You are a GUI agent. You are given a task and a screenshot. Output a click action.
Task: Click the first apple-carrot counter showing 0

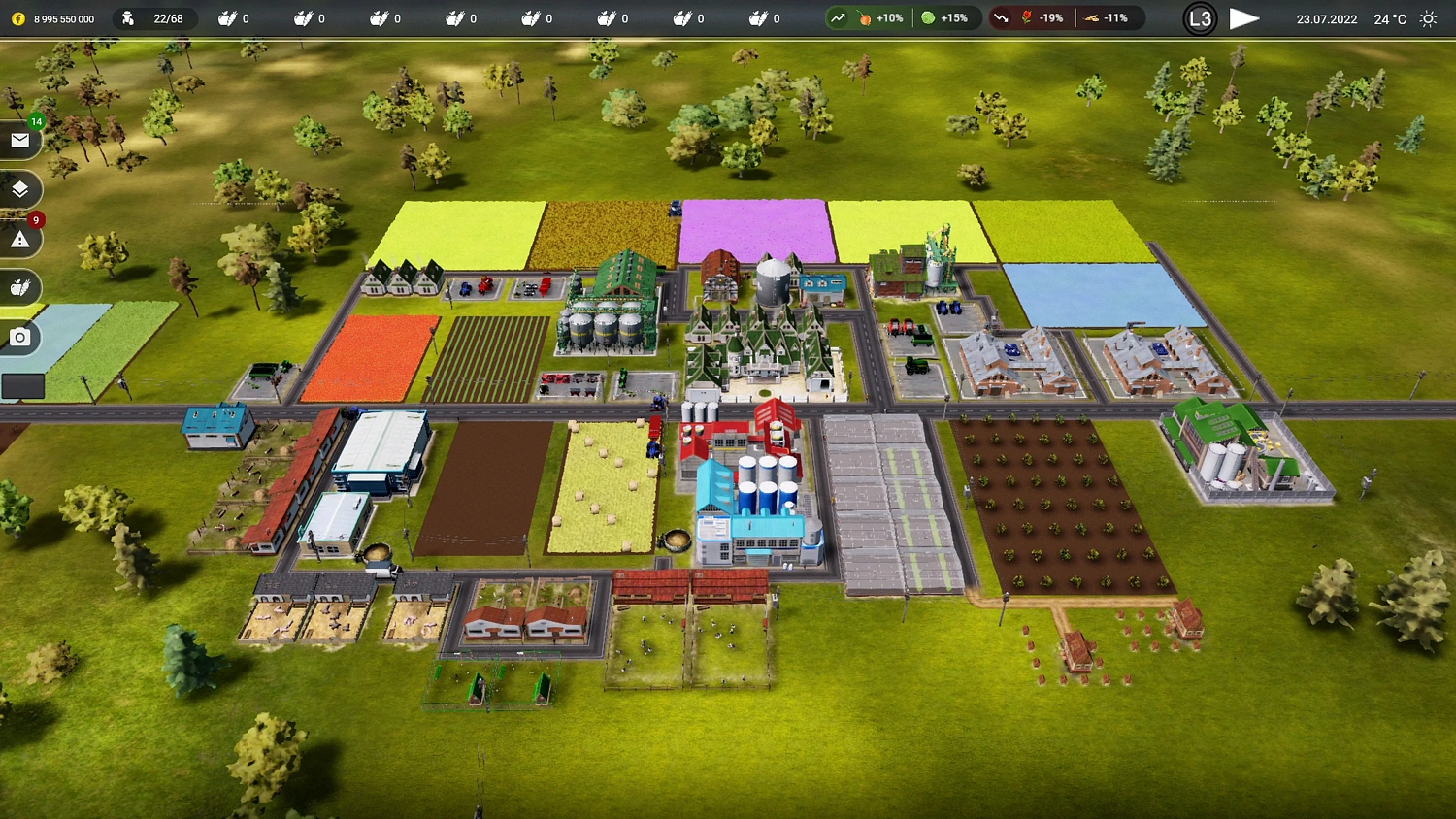coord(233,17)
